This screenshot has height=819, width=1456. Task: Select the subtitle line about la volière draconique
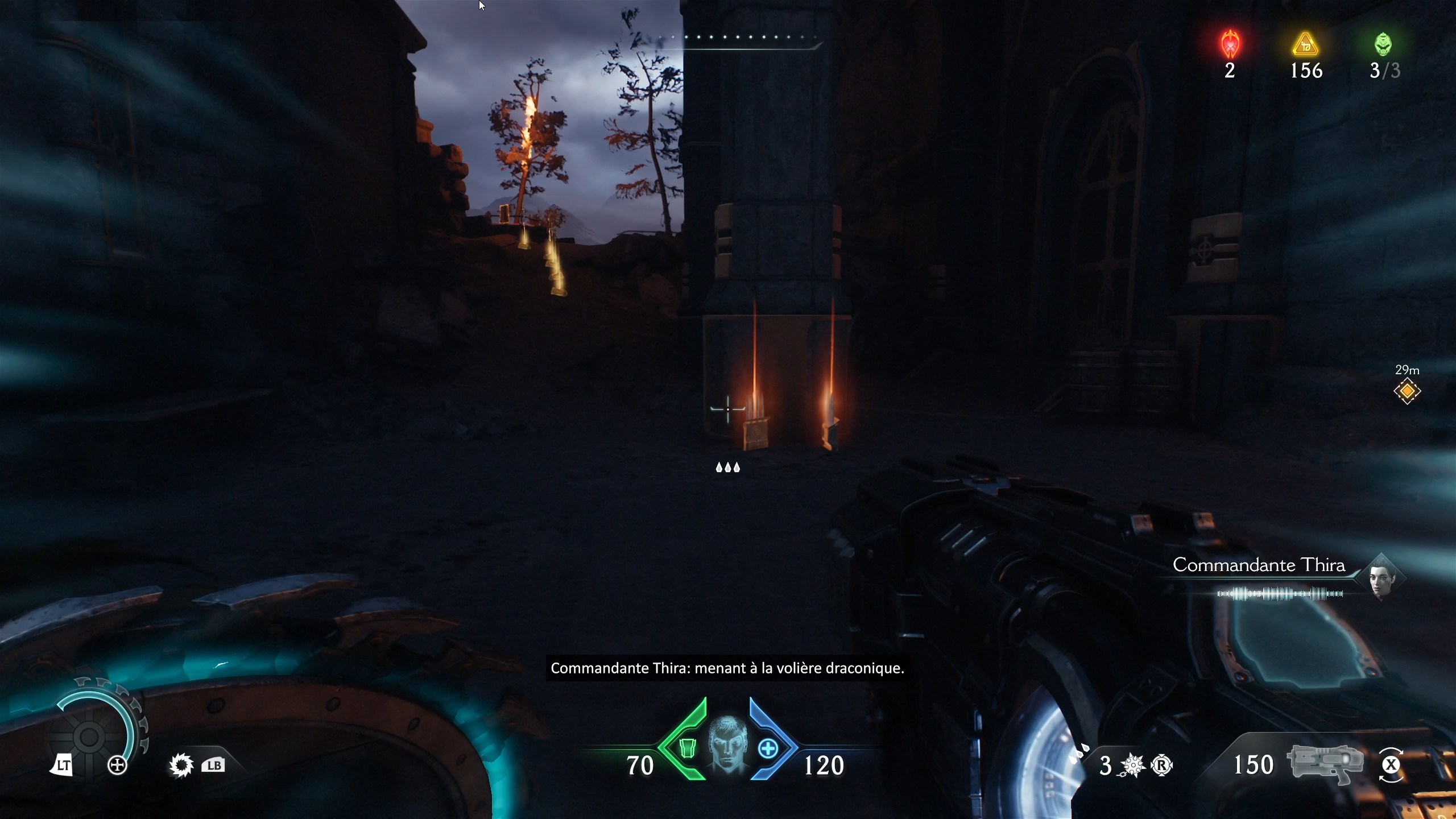[x=727, y=669]
